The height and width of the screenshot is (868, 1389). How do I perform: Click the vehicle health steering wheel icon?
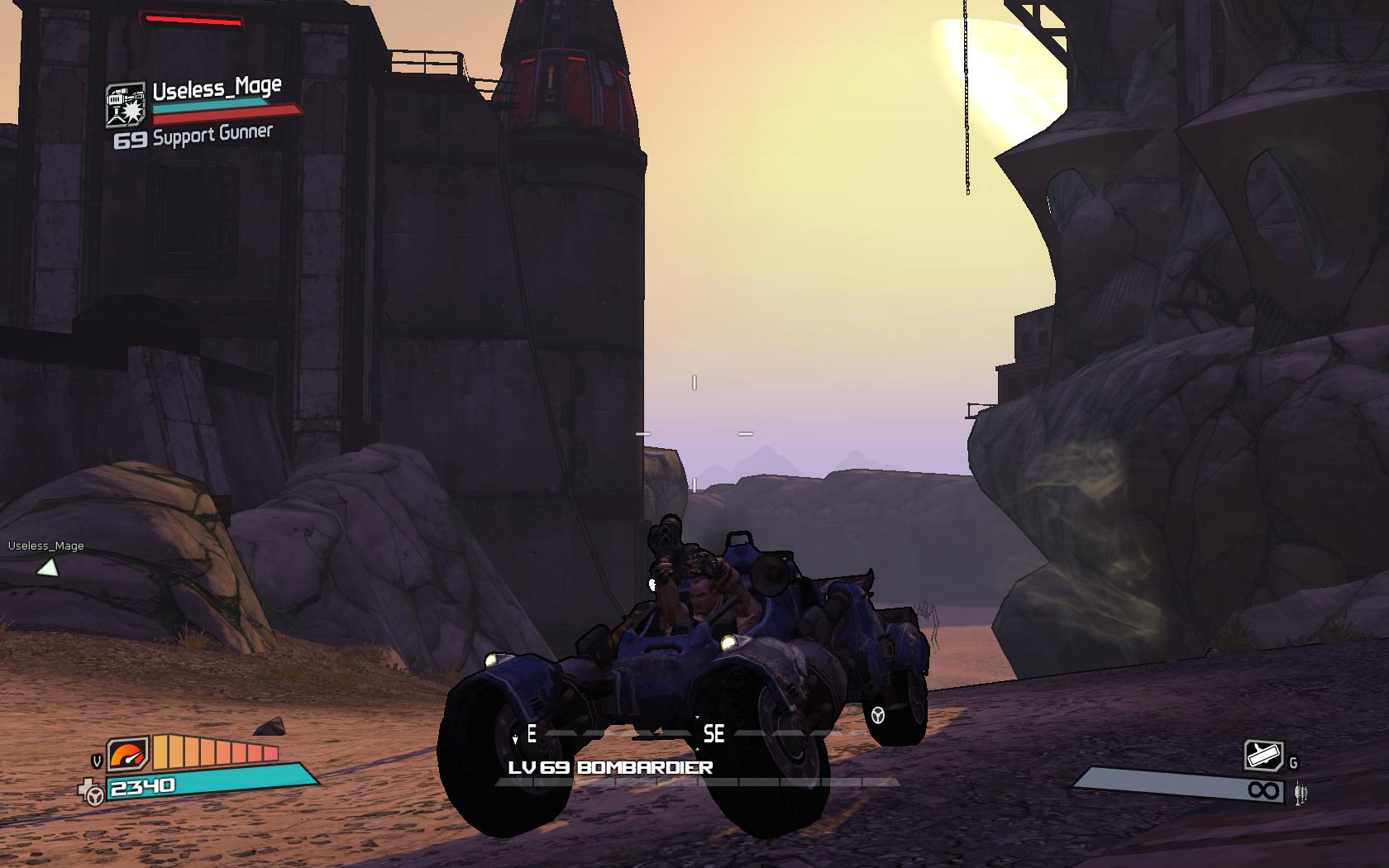[93, 792]
